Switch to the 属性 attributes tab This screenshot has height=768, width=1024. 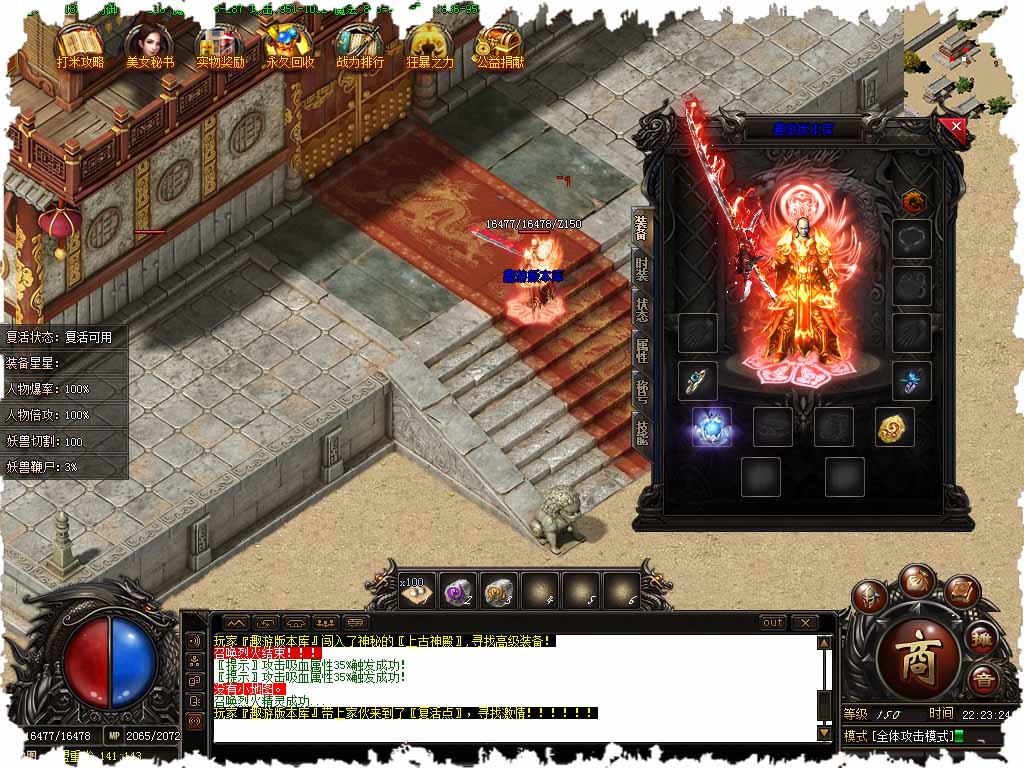[x=642, y=350]
